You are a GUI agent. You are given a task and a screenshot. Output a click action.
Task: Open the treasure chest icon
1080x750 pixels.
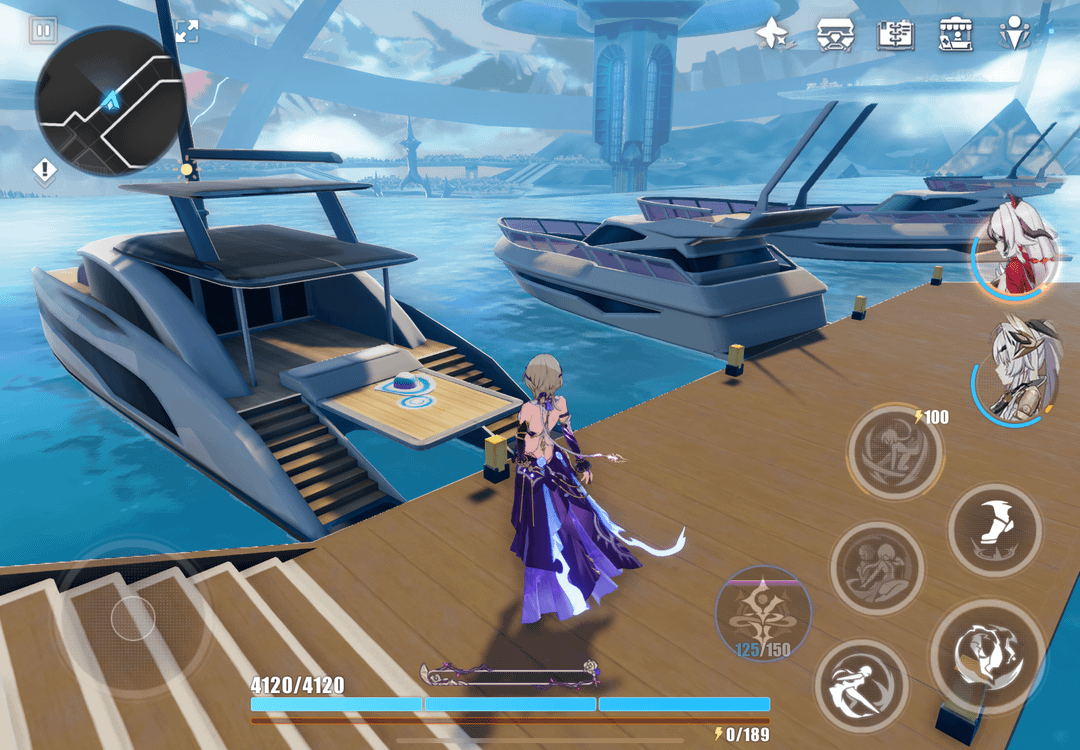pos(835,35)
